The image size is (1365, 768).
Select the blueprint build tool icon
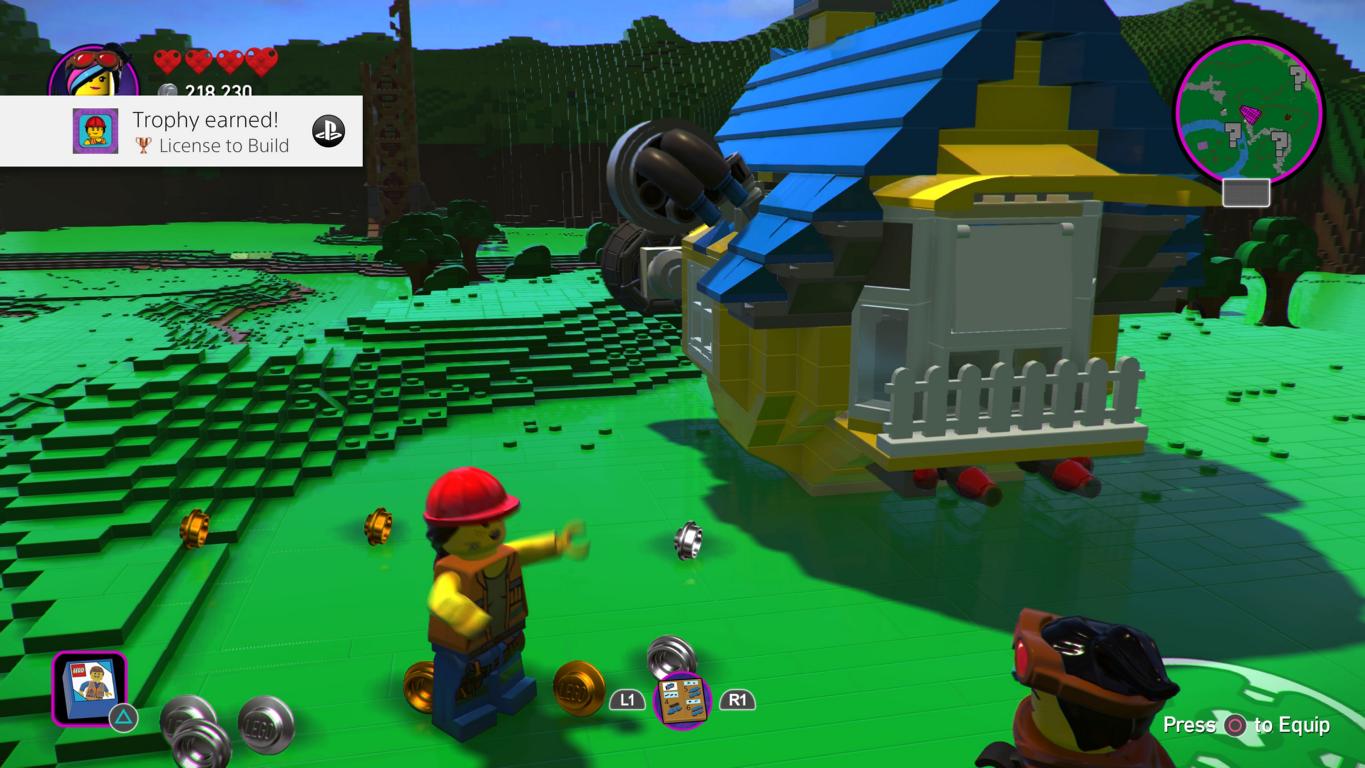point(682,700)
